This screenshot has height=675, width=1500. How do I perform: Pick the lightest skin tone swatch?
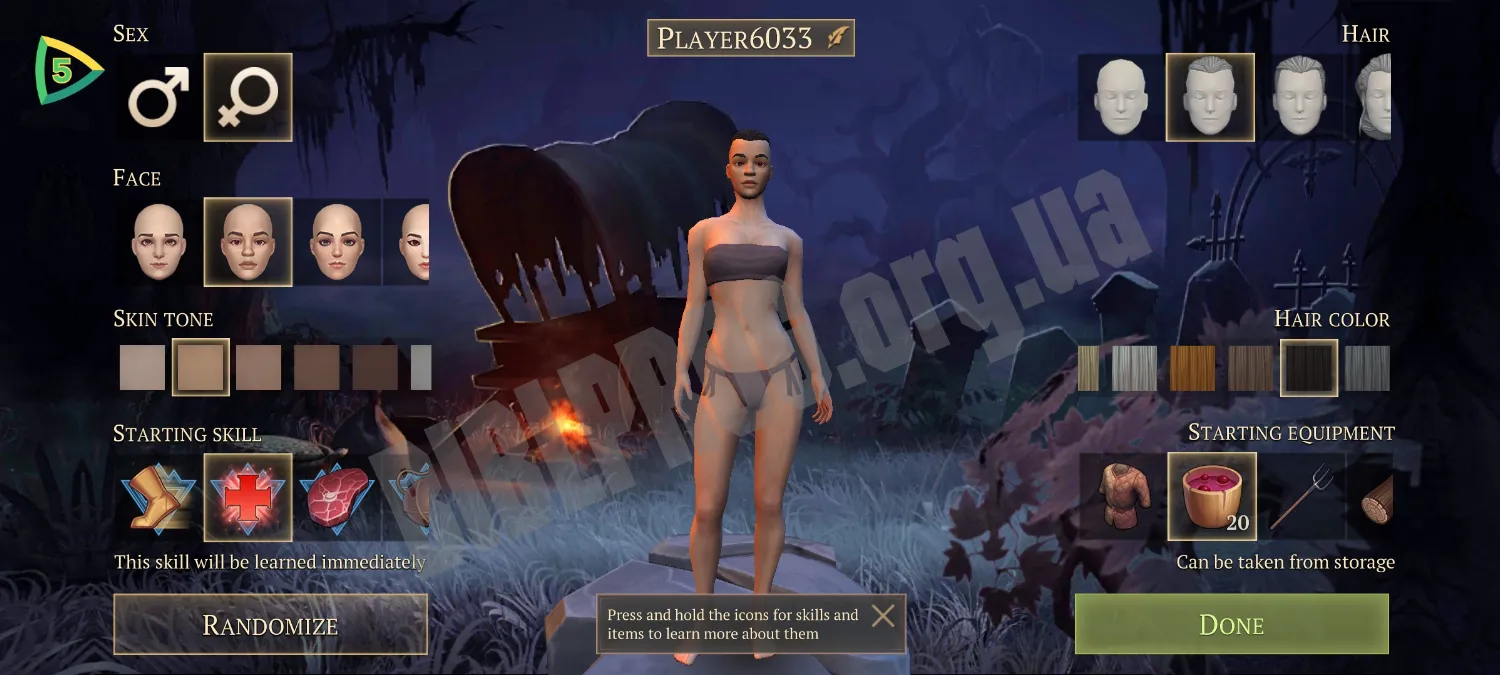click(142, 367)
